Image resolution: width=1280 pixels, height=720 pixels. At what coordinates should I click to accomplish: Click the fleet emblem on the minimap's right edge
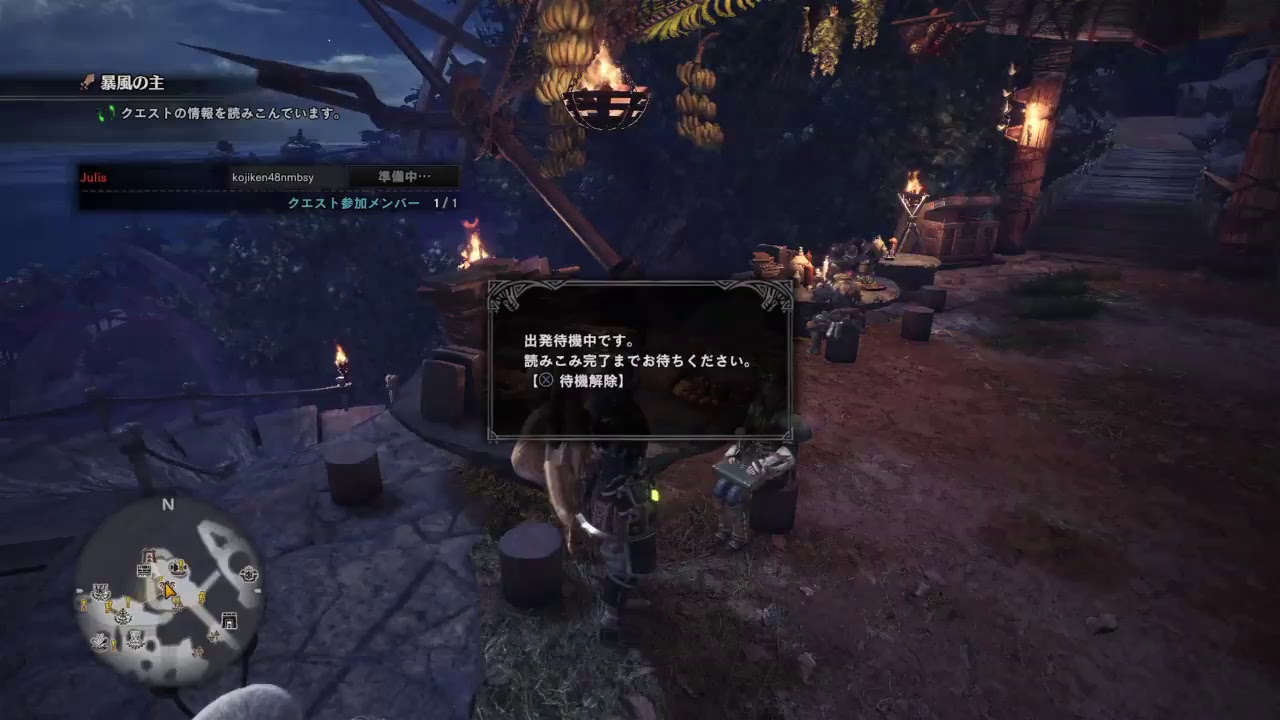pos(248,574)
